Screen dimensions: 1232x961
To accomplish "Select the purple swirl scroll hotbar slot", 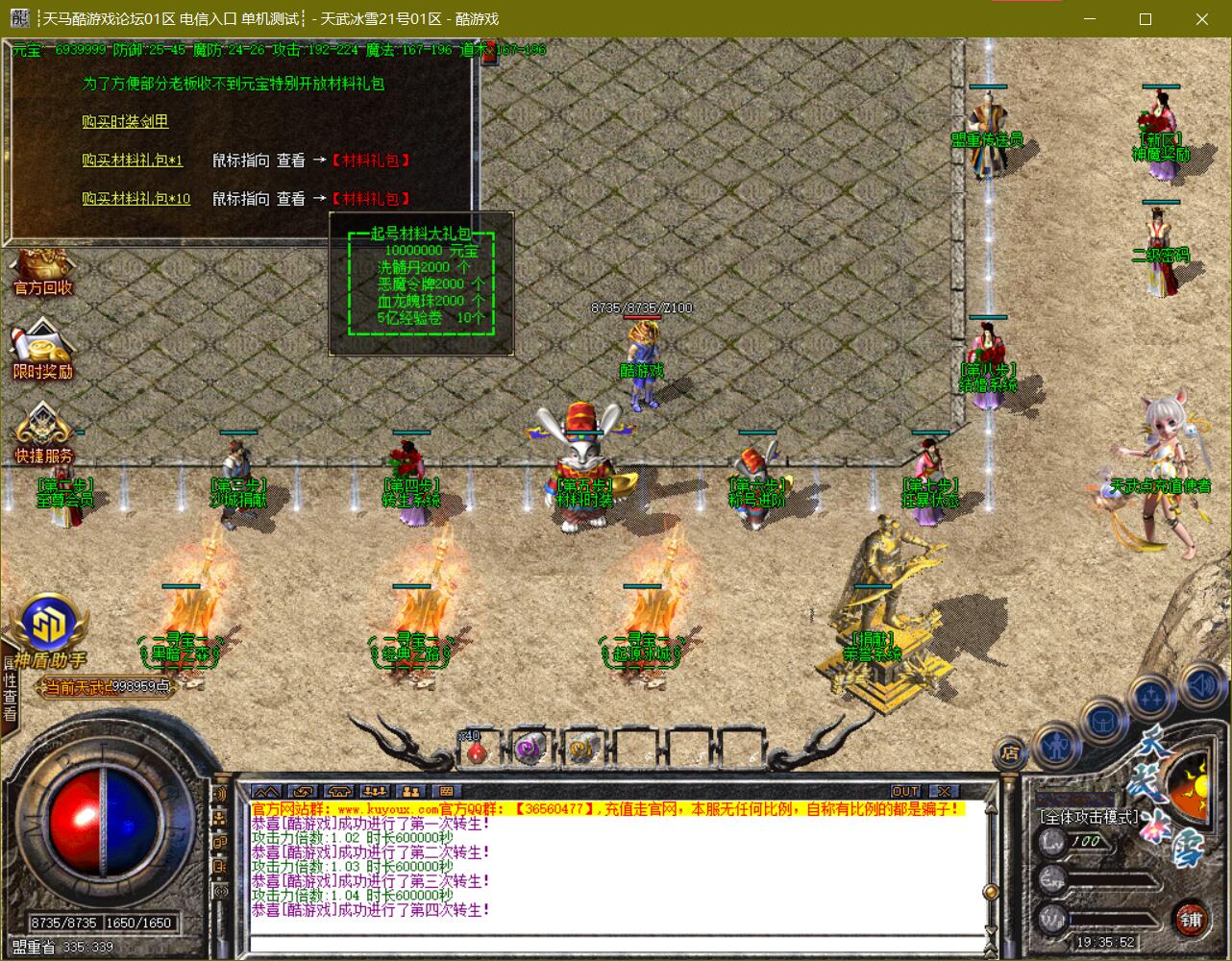I will 528,749.
